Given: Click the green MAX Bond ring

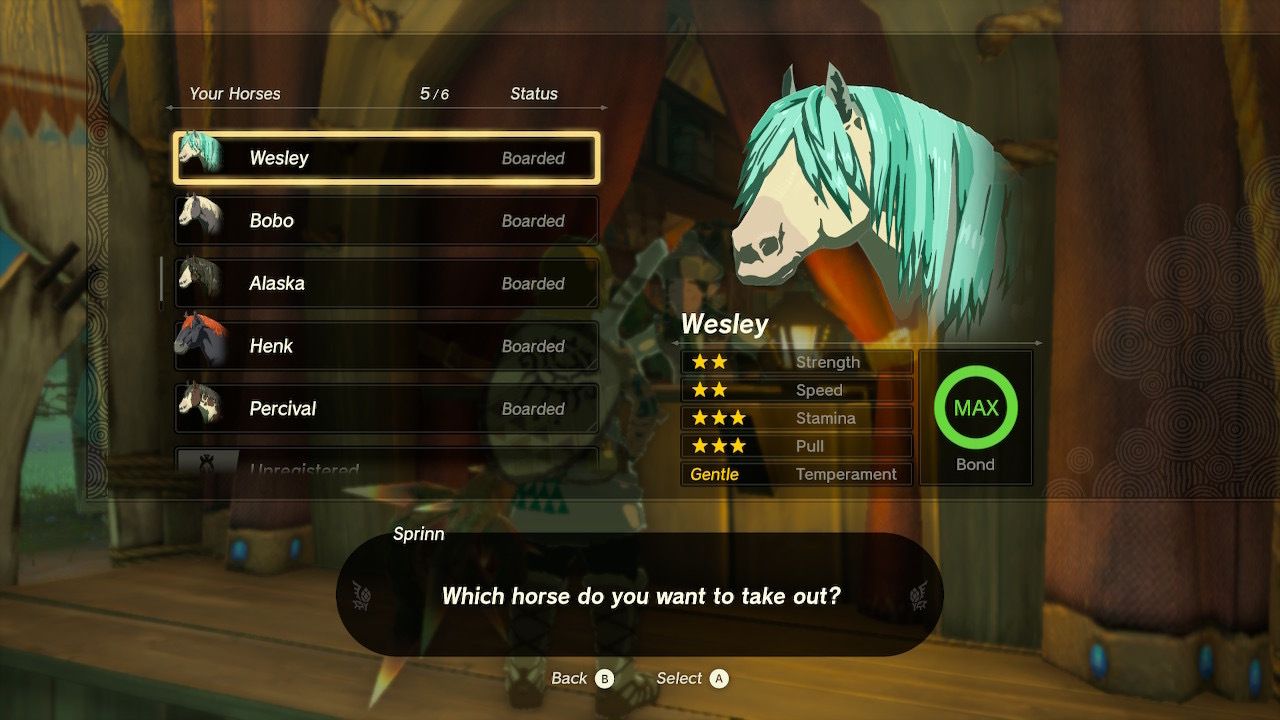Looking at the screenshot, I should coord(975,407).
